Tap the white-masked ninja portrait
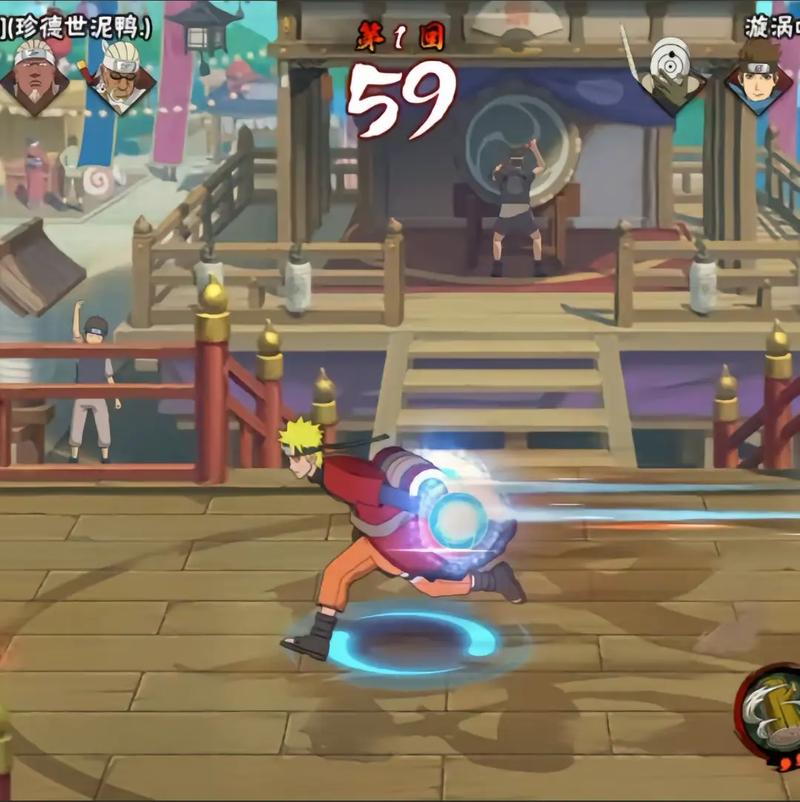The width and height of the screenshot is (800, 802). (671, 72)
